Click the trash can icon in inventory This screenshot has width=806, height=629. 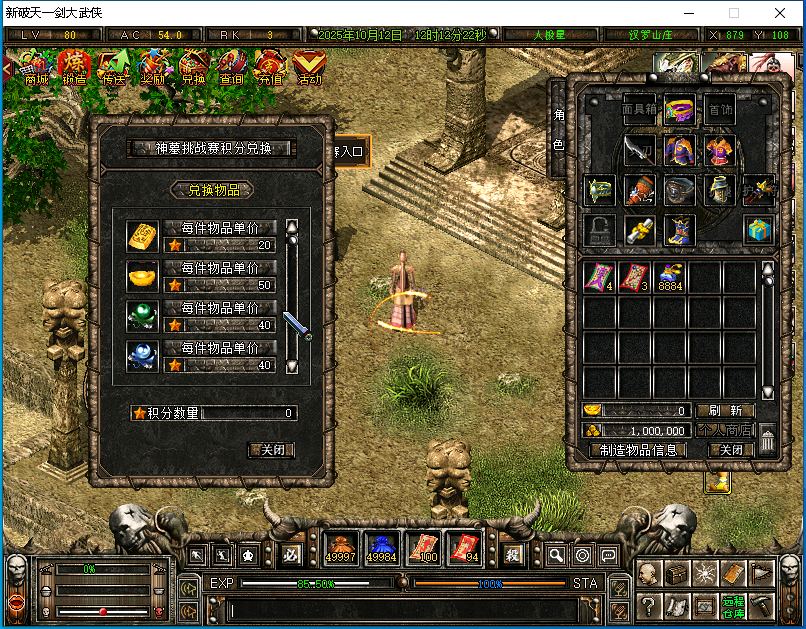(767, 439)
